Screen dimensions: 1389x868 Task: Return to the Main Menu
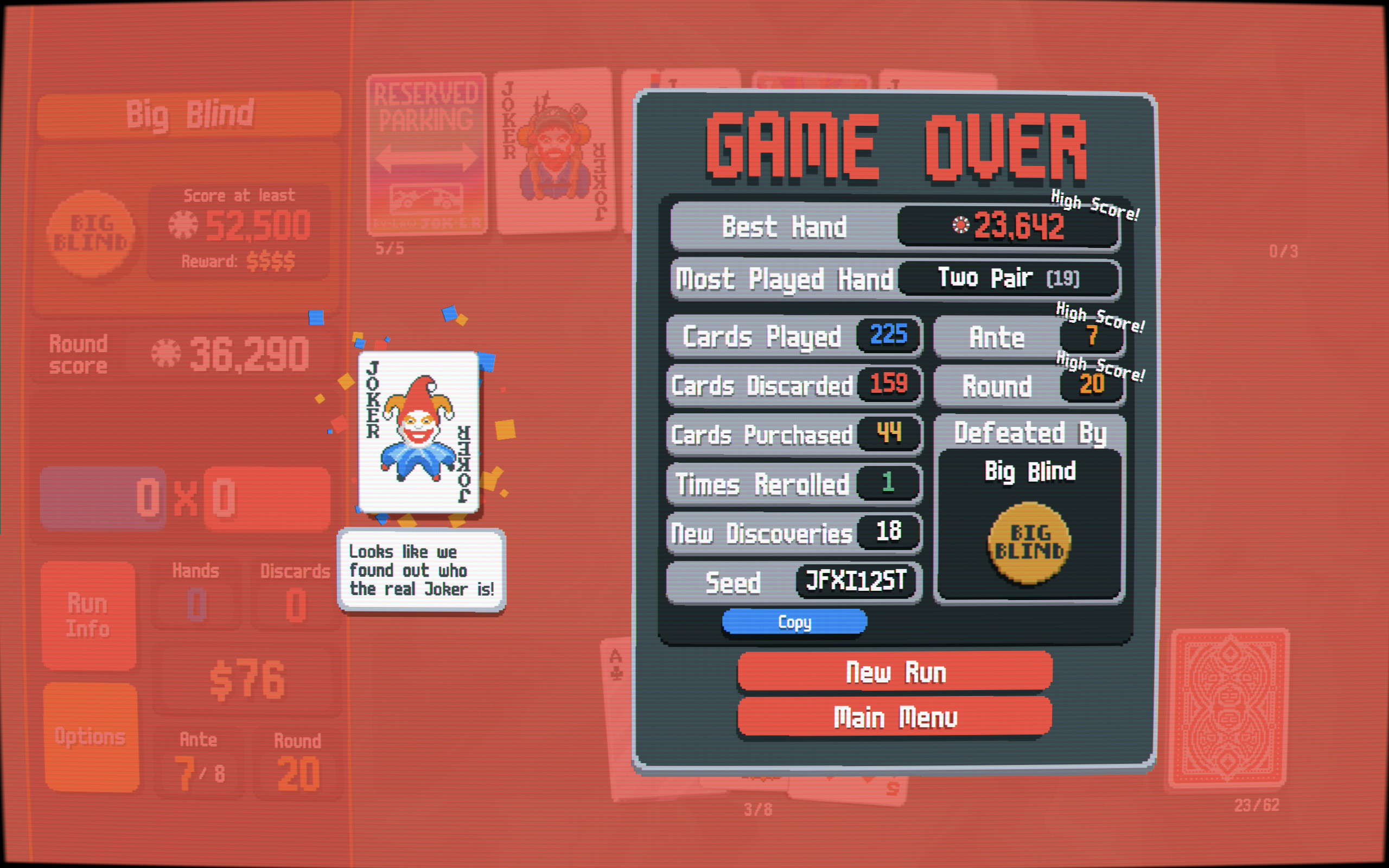coord(895,717)
